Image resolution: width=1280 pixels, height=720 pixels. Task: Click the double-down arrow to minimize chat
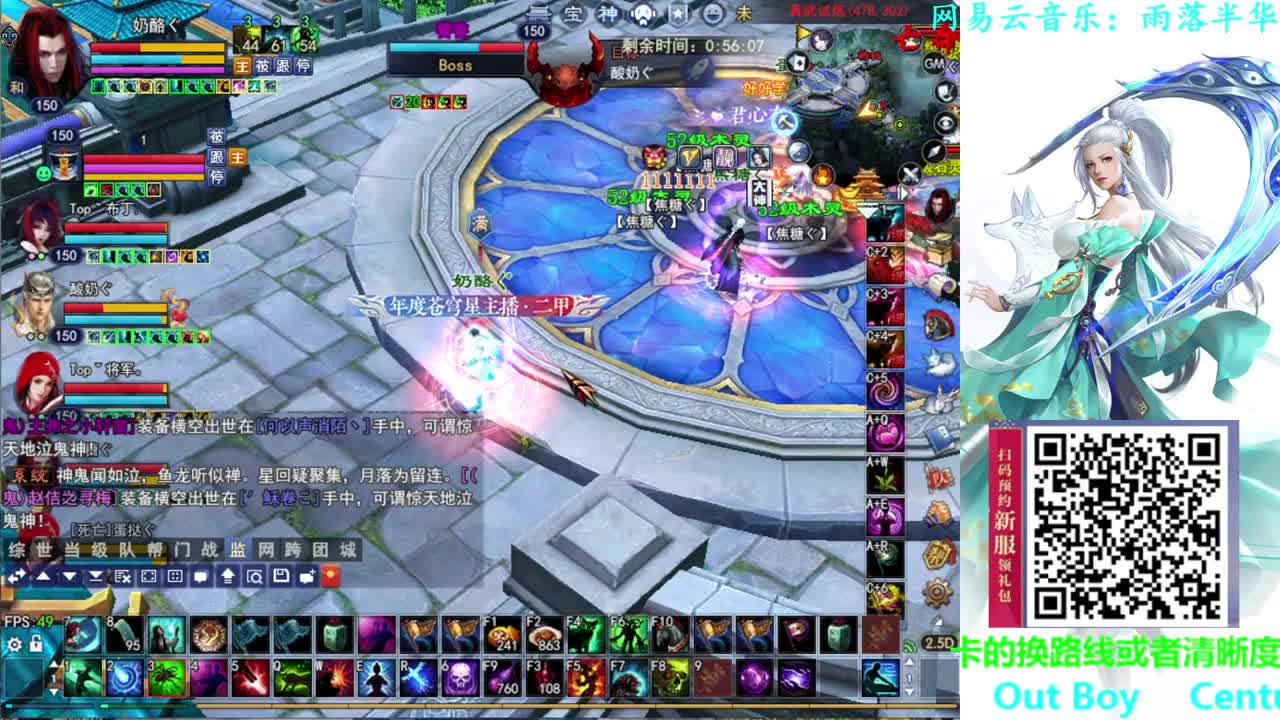(x=94, y=577)
